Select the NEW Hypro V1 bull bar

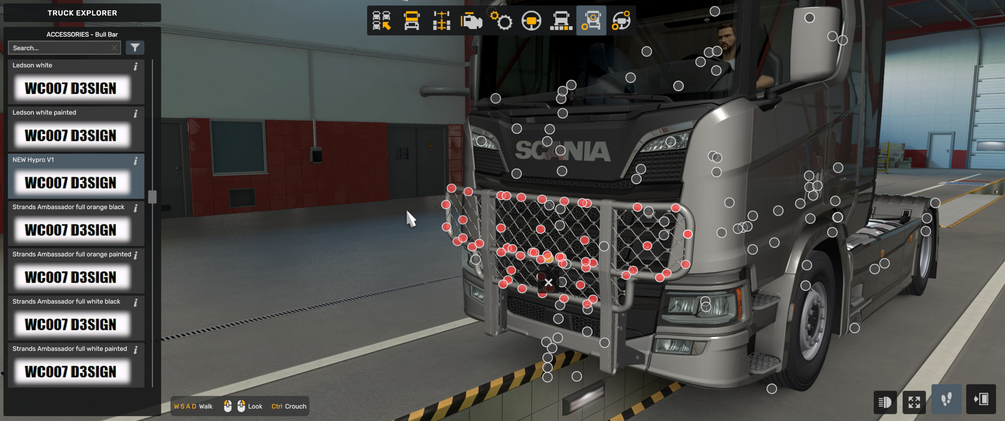(x=70, y=182)
